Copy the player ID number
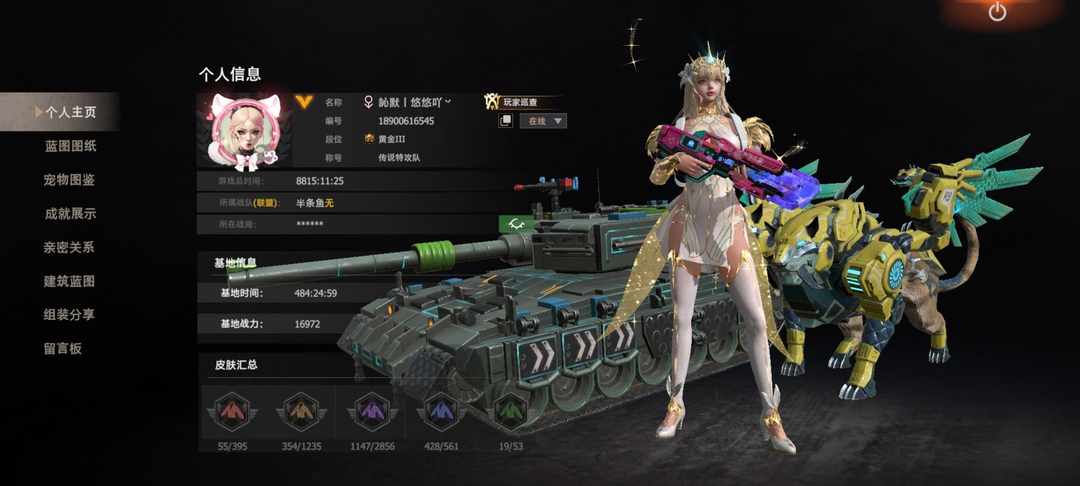The image size is (1080, 486). click(506, 121)
